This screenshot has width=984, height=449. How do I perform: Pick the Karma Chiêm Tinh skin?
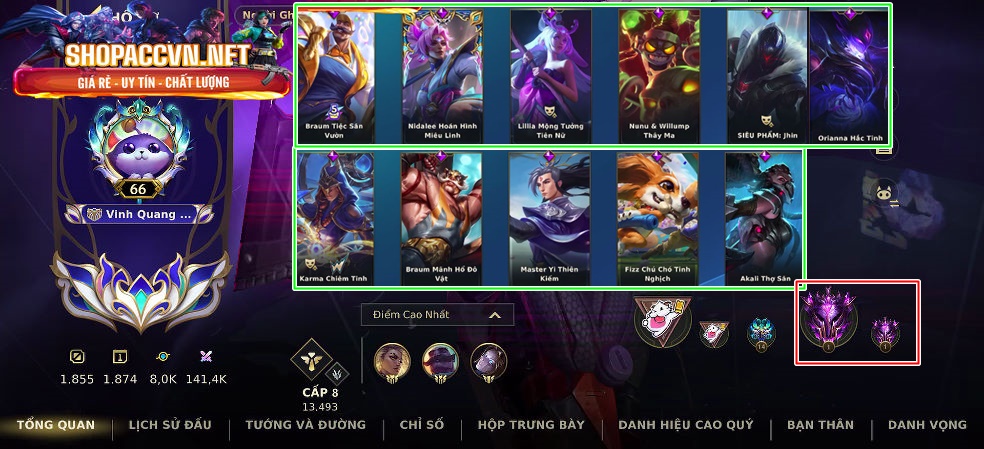[336, 218]
